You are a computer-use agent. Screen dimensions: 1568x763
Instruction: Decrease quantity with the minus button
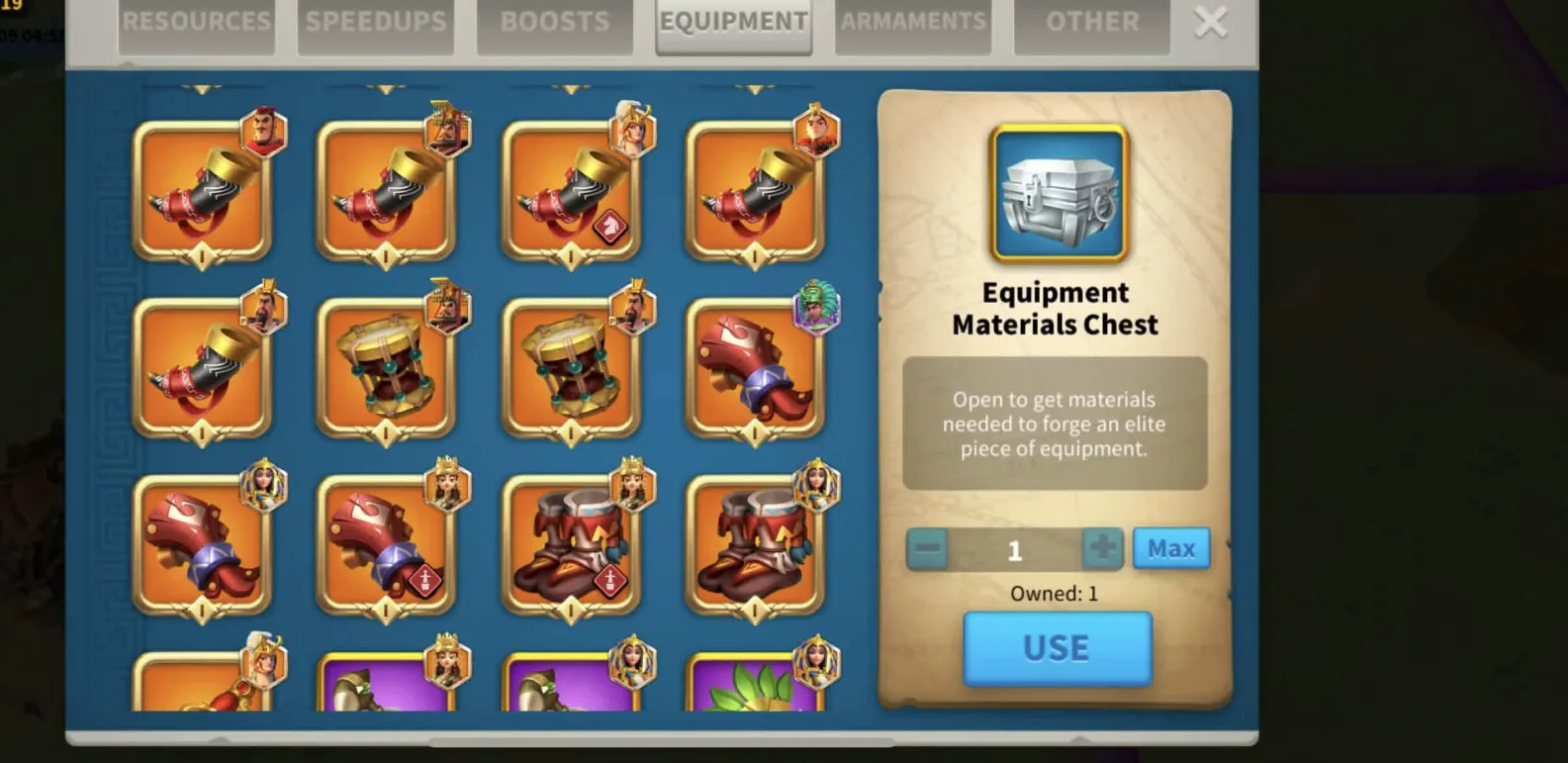(x=927, y=548)
